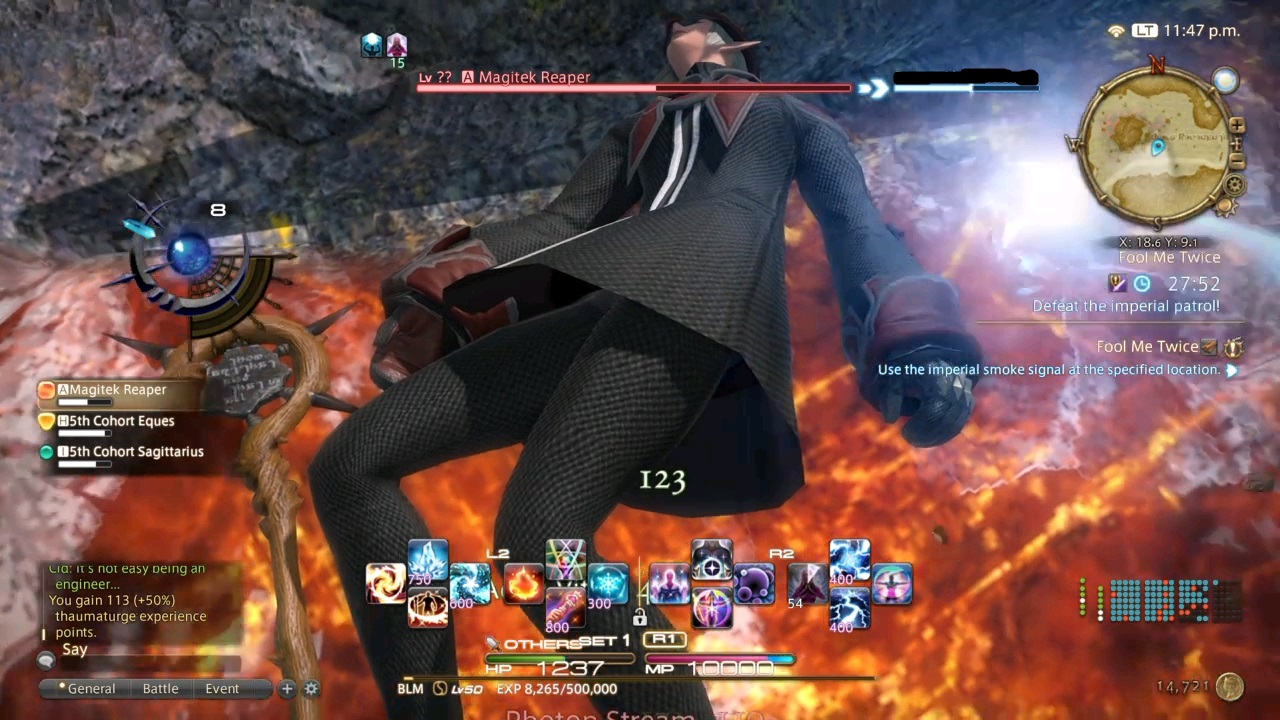
Task: Click the duty flag icon above the timer
Action: point(1116,282)
